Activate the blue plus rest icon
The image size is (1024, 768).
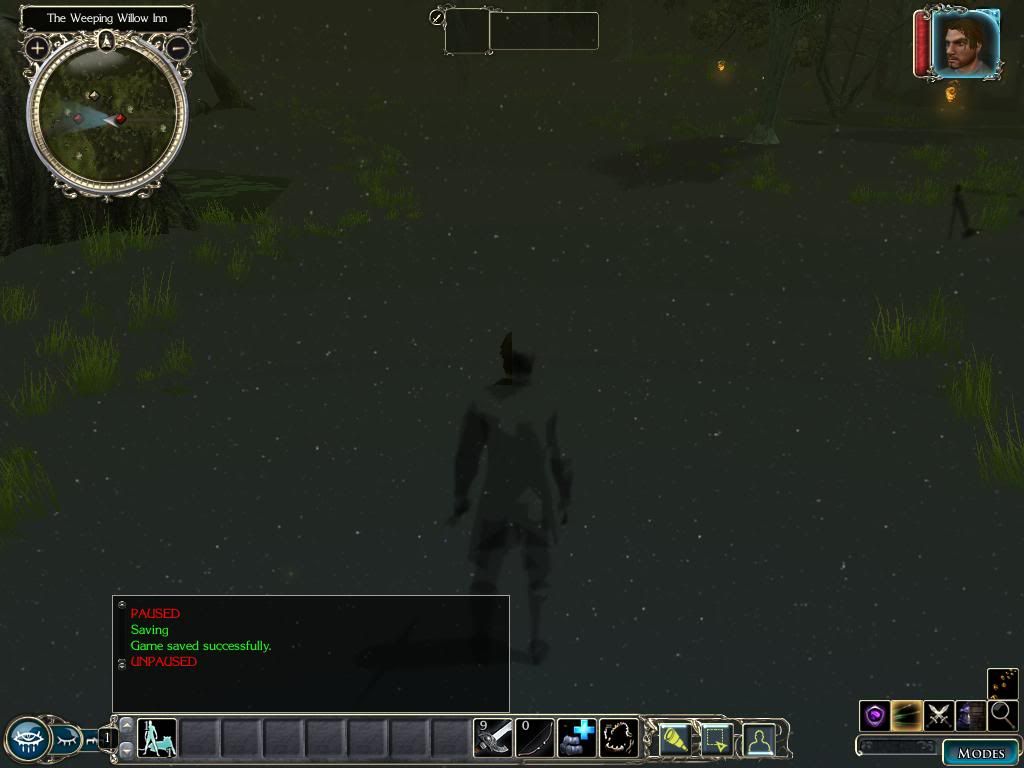[577, 739]
